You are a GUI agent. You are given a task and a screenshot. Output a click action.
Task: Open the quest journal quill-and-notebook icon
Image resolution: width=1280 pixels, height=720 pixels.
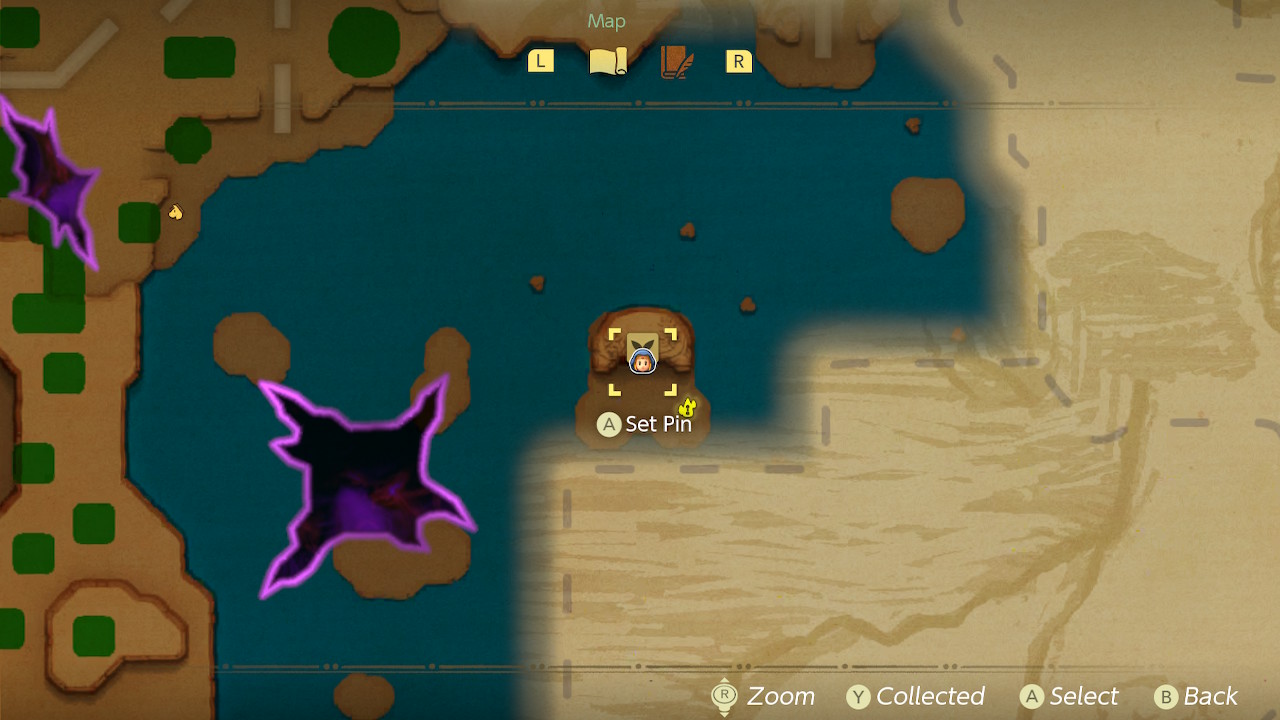point(675,60)
